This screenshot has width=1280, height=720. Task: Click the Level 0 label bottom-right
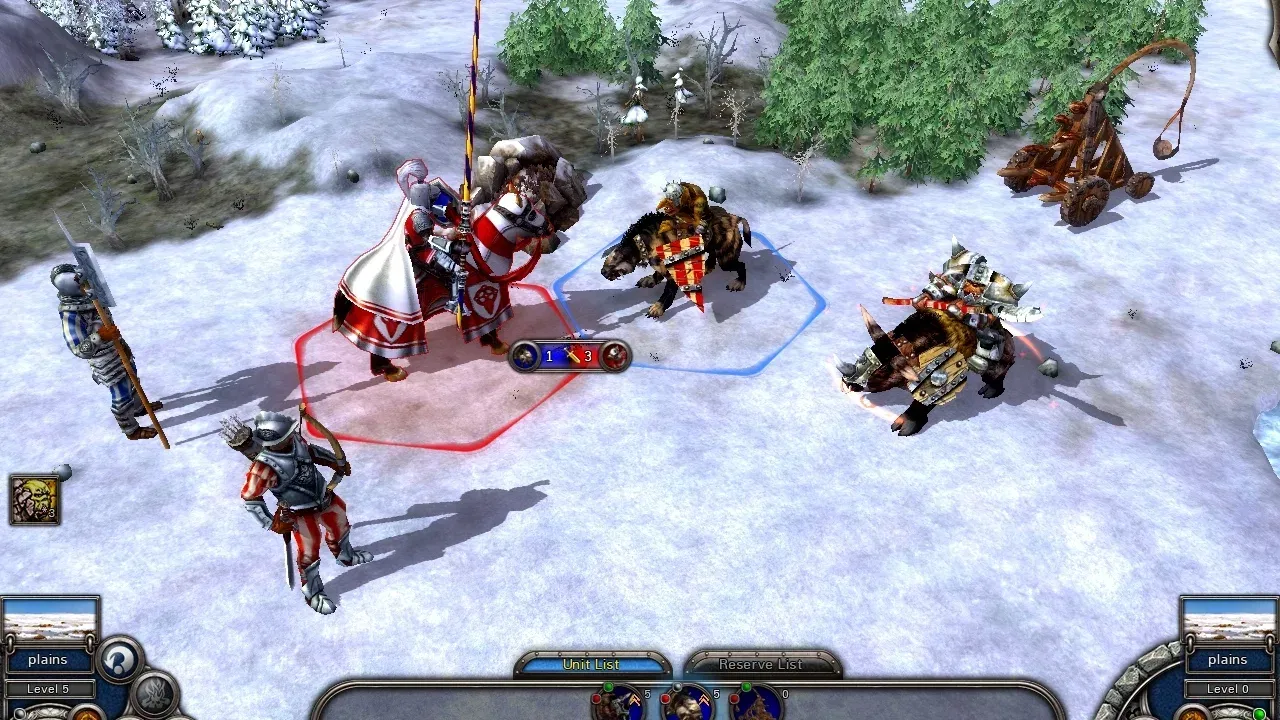pos(1228,689)
